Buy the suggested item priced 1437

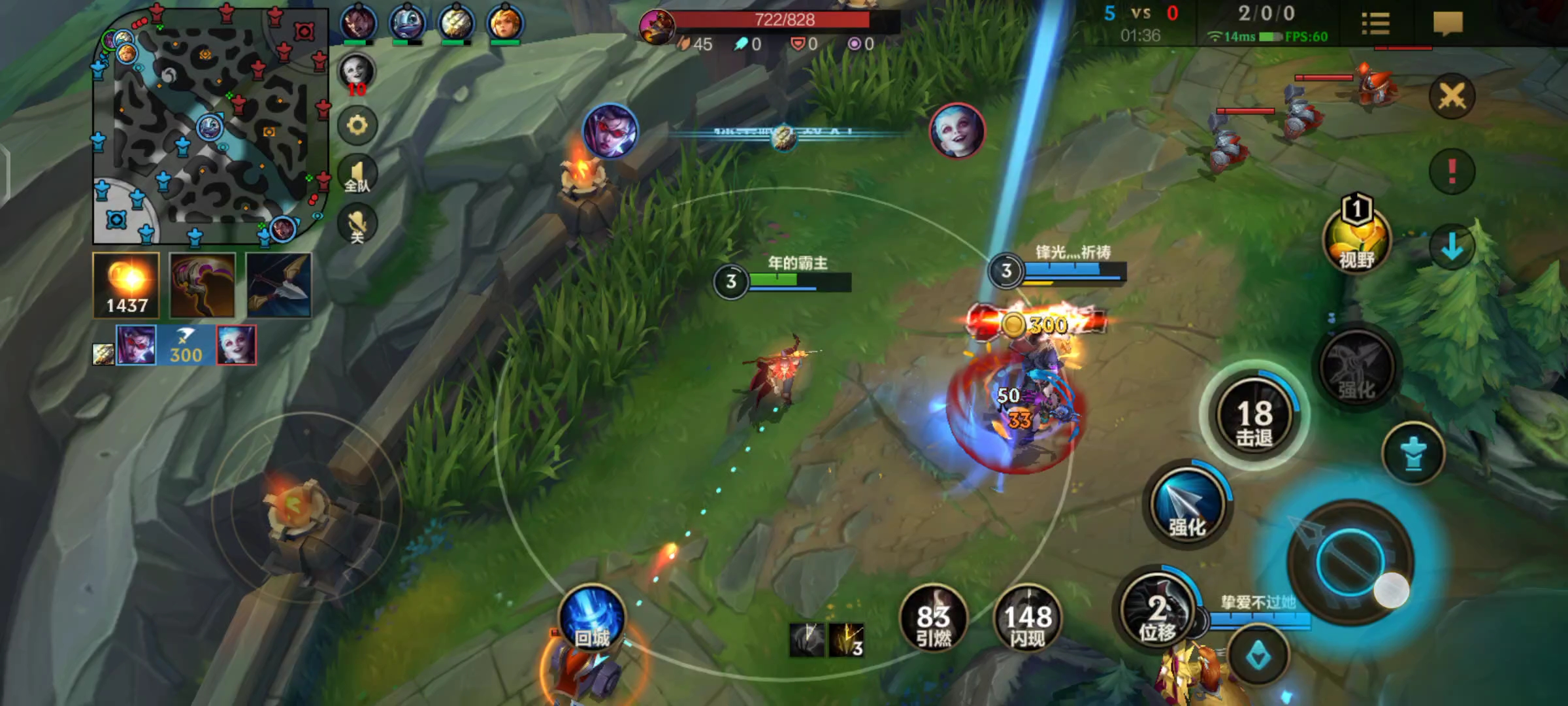click(x=127, y=285)
